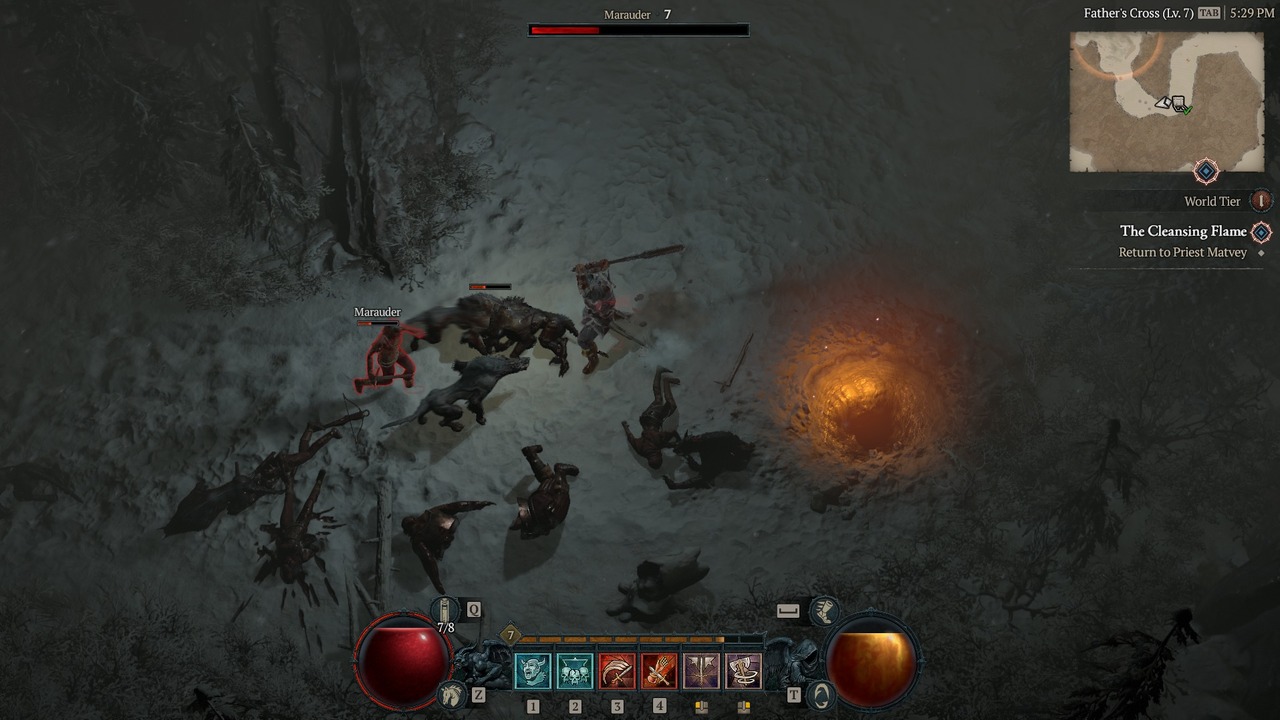The width and height of the screenshot is (1280, 720).
Task: Select the Return to Priest Matvey objective
Action: pyautogui.click(x=1184, y=252)
